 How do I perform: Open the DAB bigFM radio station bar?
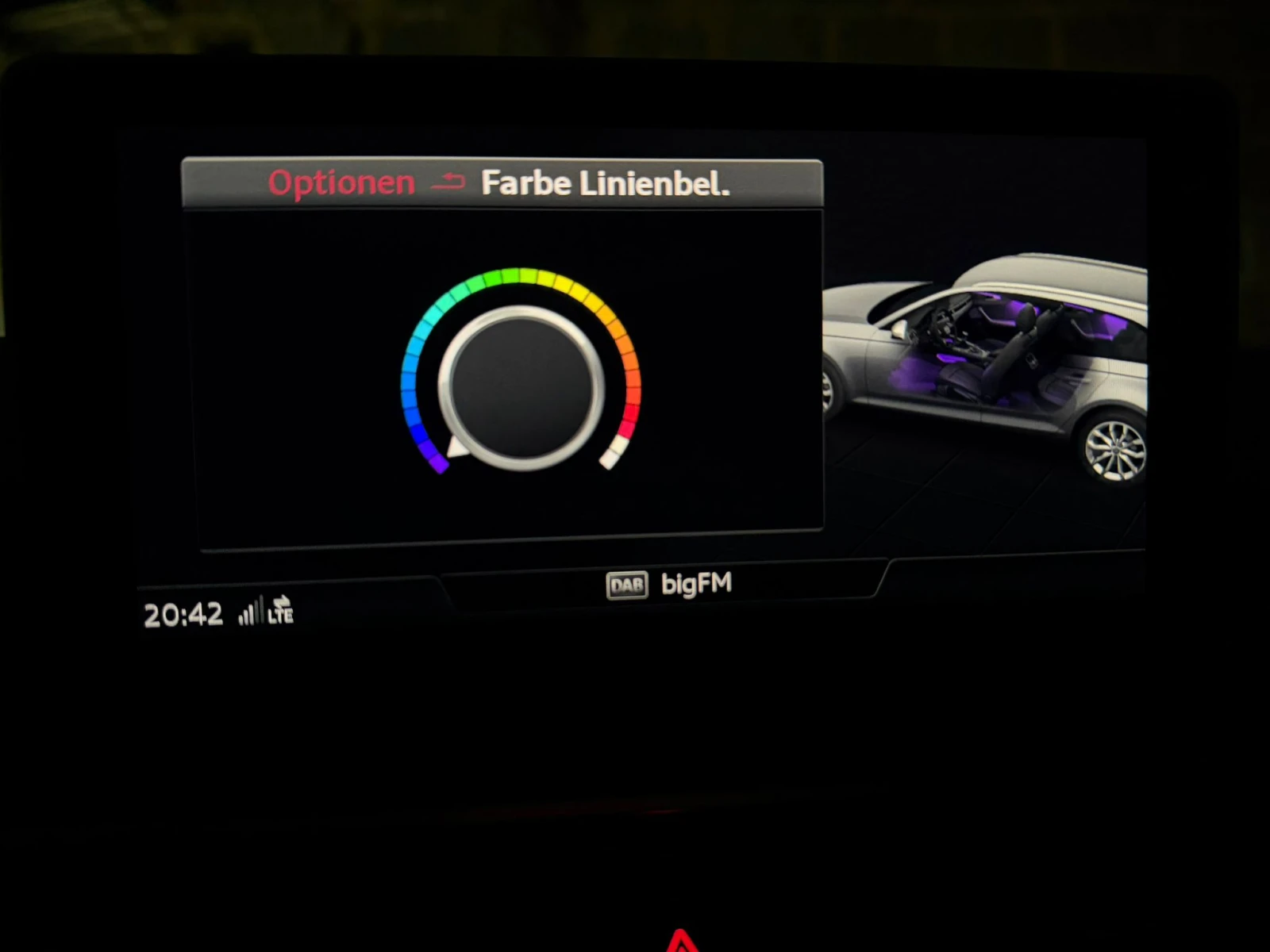tap(668, 585)
